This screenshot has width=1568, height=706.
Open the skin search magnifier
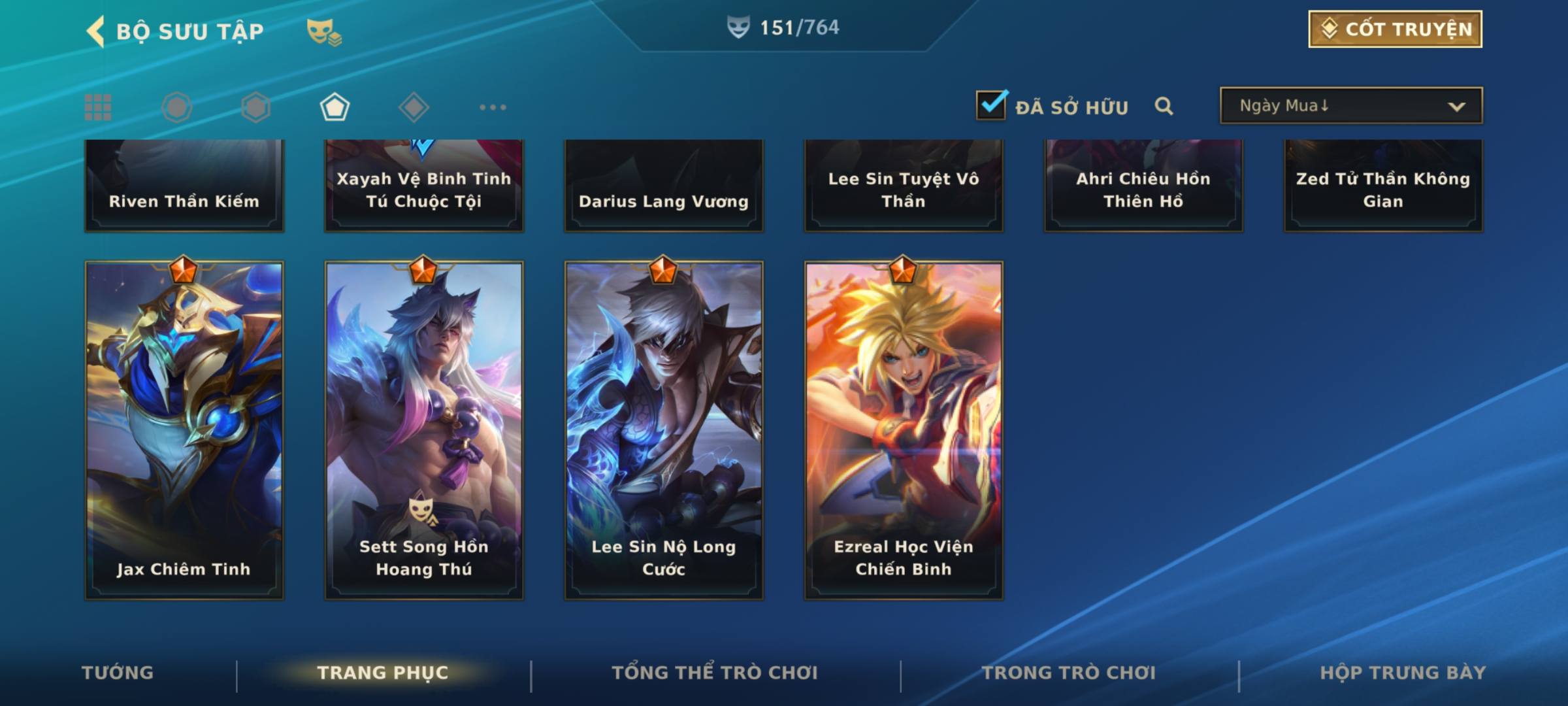click(x=1164, y=106)
